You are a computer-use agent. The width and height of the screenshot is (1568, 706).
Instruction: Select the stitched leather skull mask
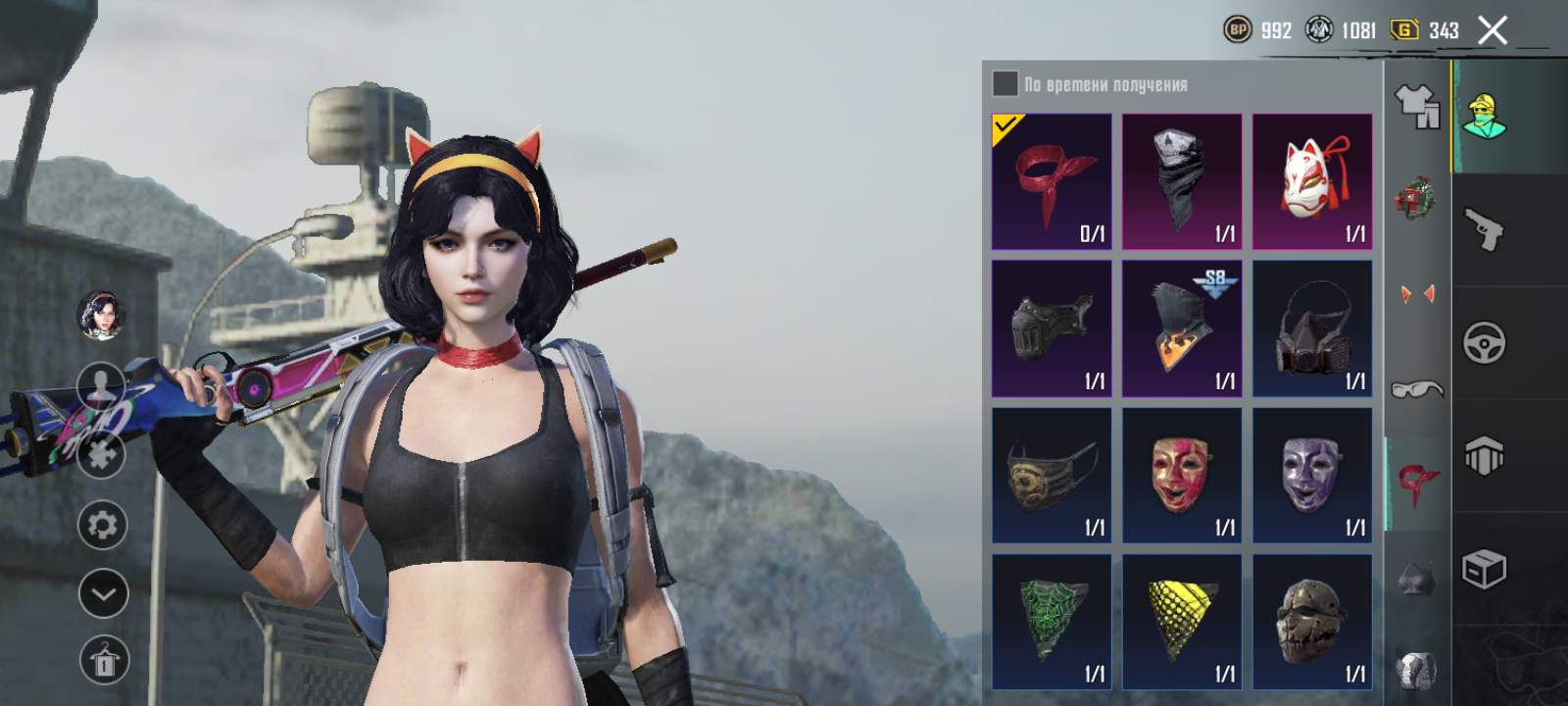[x=1312, y=622]
